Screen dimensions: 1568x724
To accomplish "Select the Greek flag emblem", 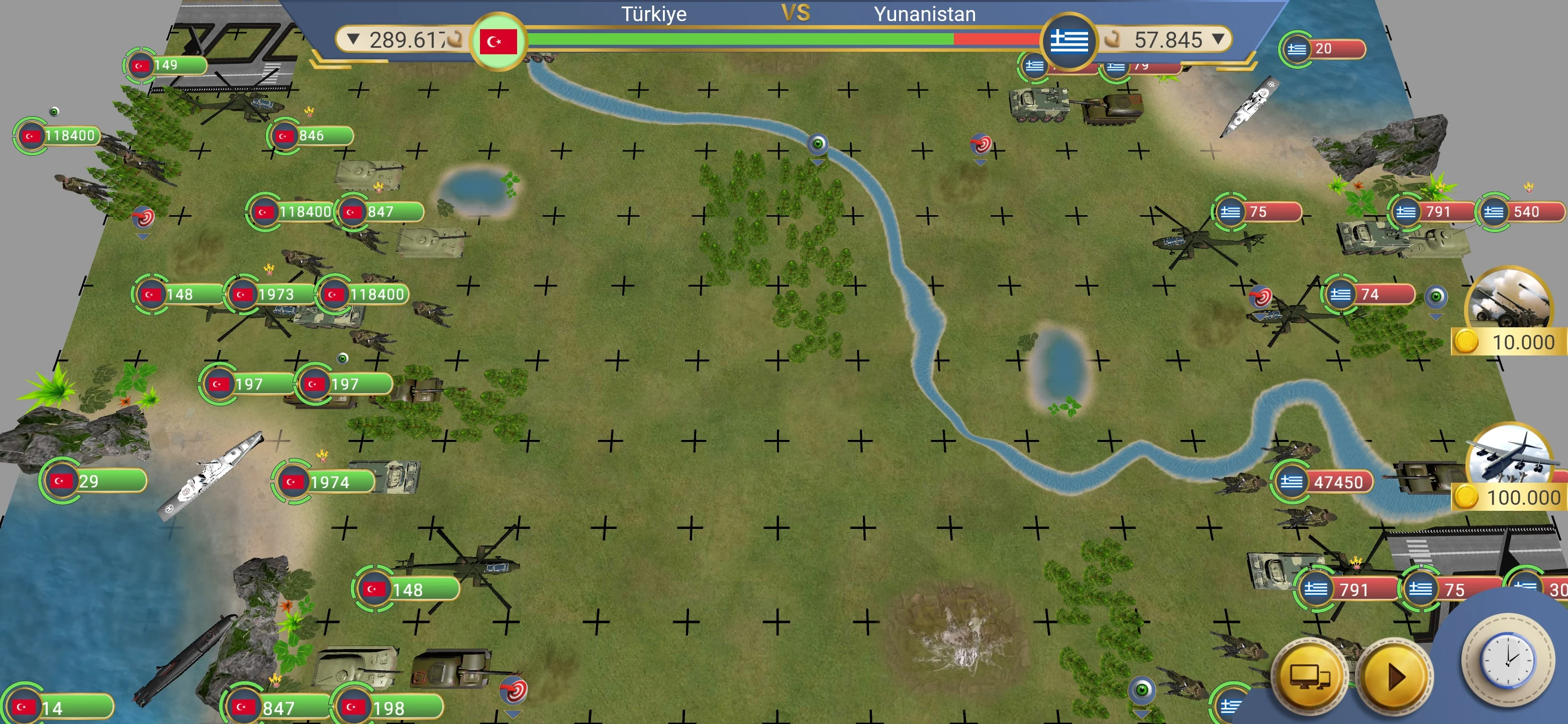I will (1069, 41).
